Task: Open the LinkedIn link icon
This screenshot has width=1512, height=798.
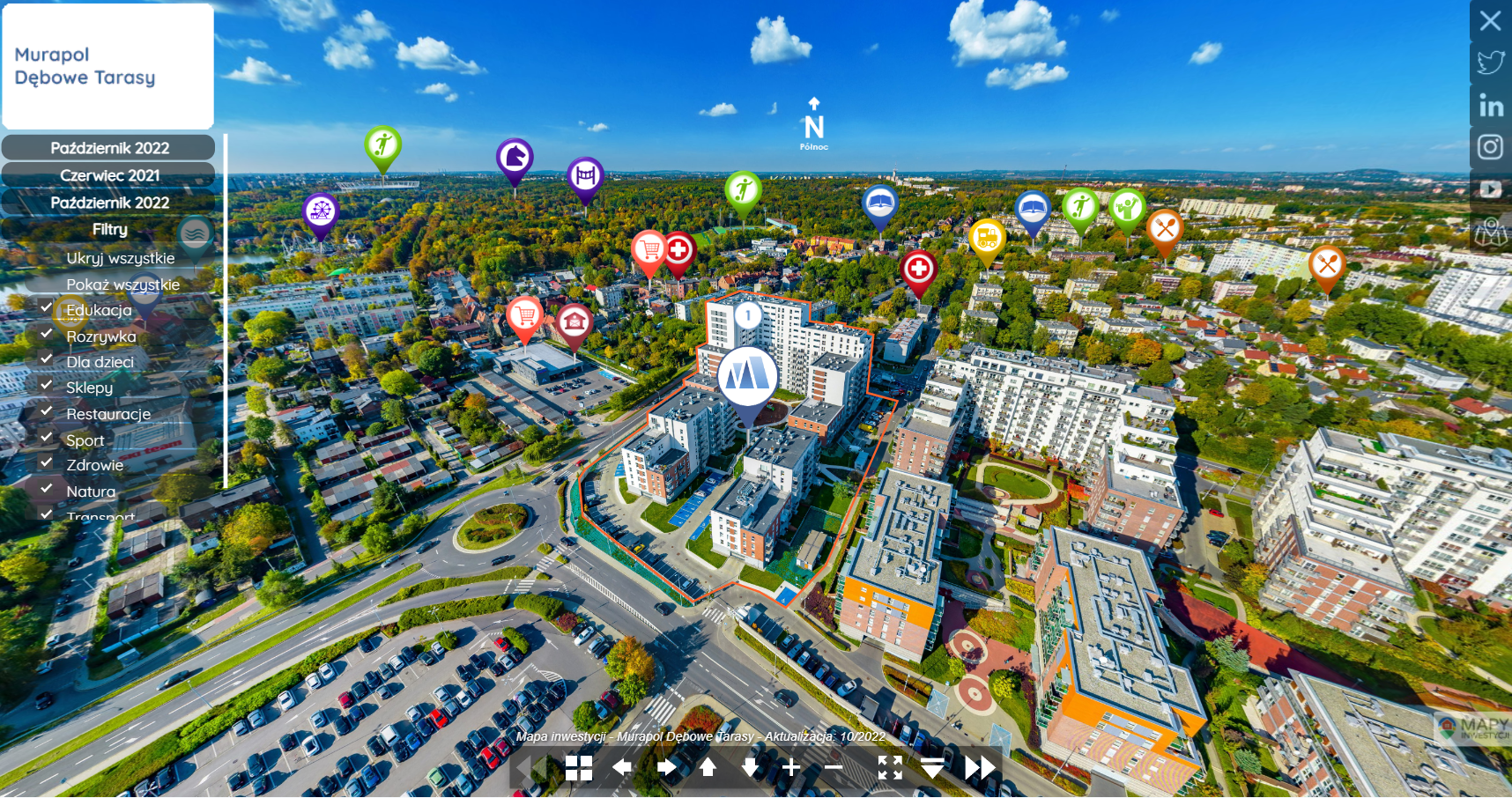Action: (1490, 106)
